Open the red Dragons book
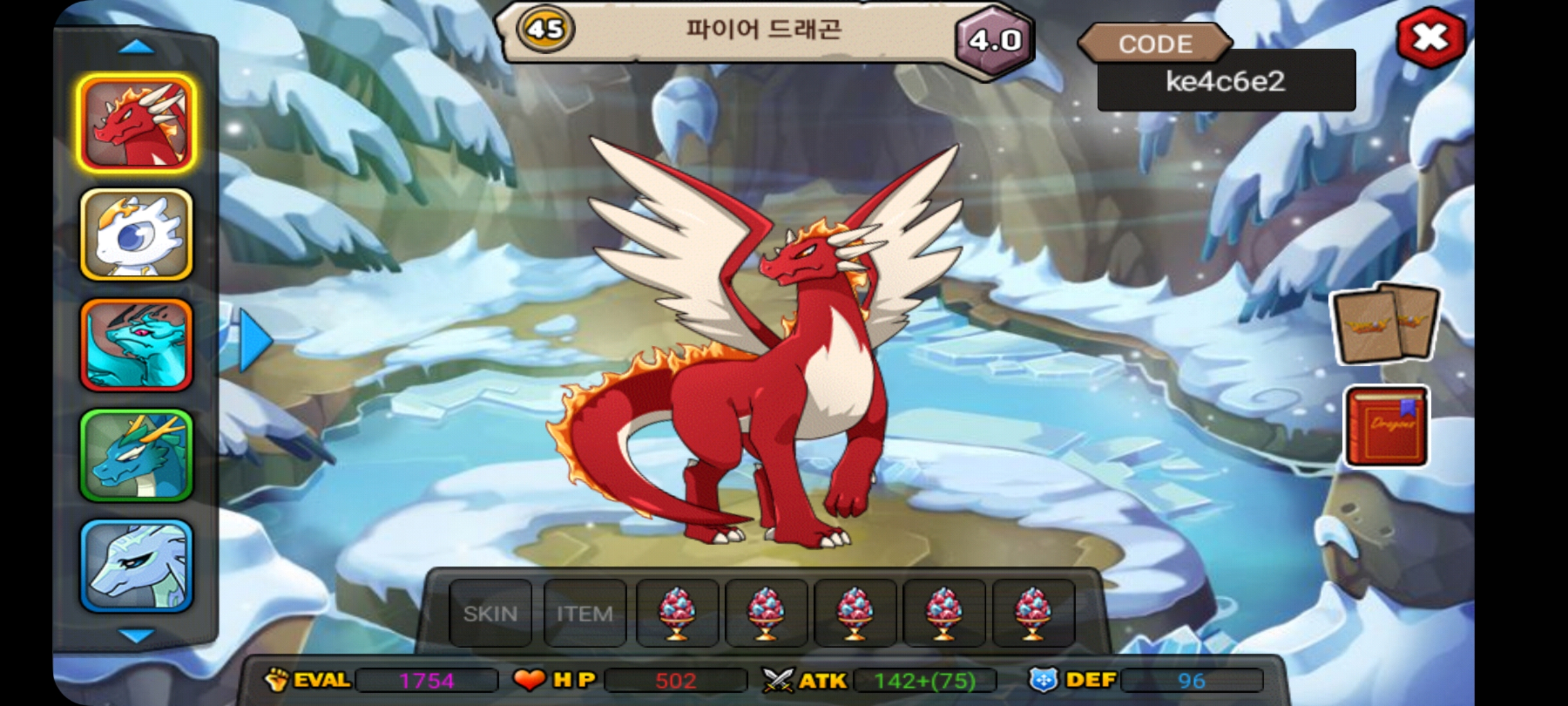The width and height of the screenshot is (1568, 706). 1386,426
